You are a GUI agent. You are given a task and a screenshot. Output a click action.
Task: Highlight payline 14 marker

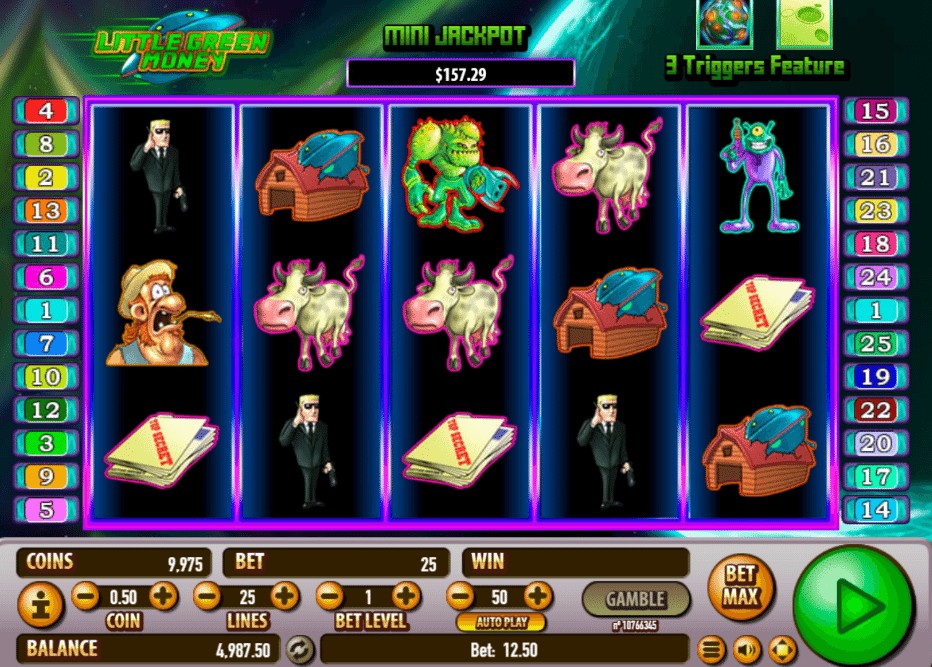click(875, 510)
